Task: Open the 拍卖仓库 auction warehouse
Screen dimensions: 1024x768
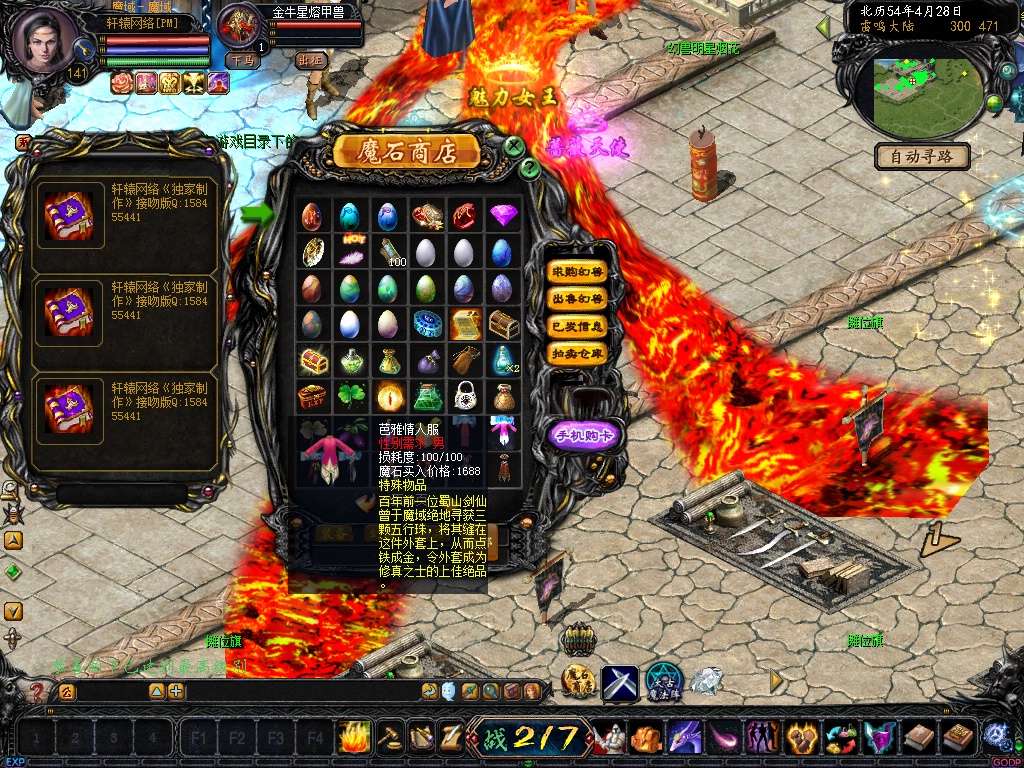Action: click(x=578, y=353)
